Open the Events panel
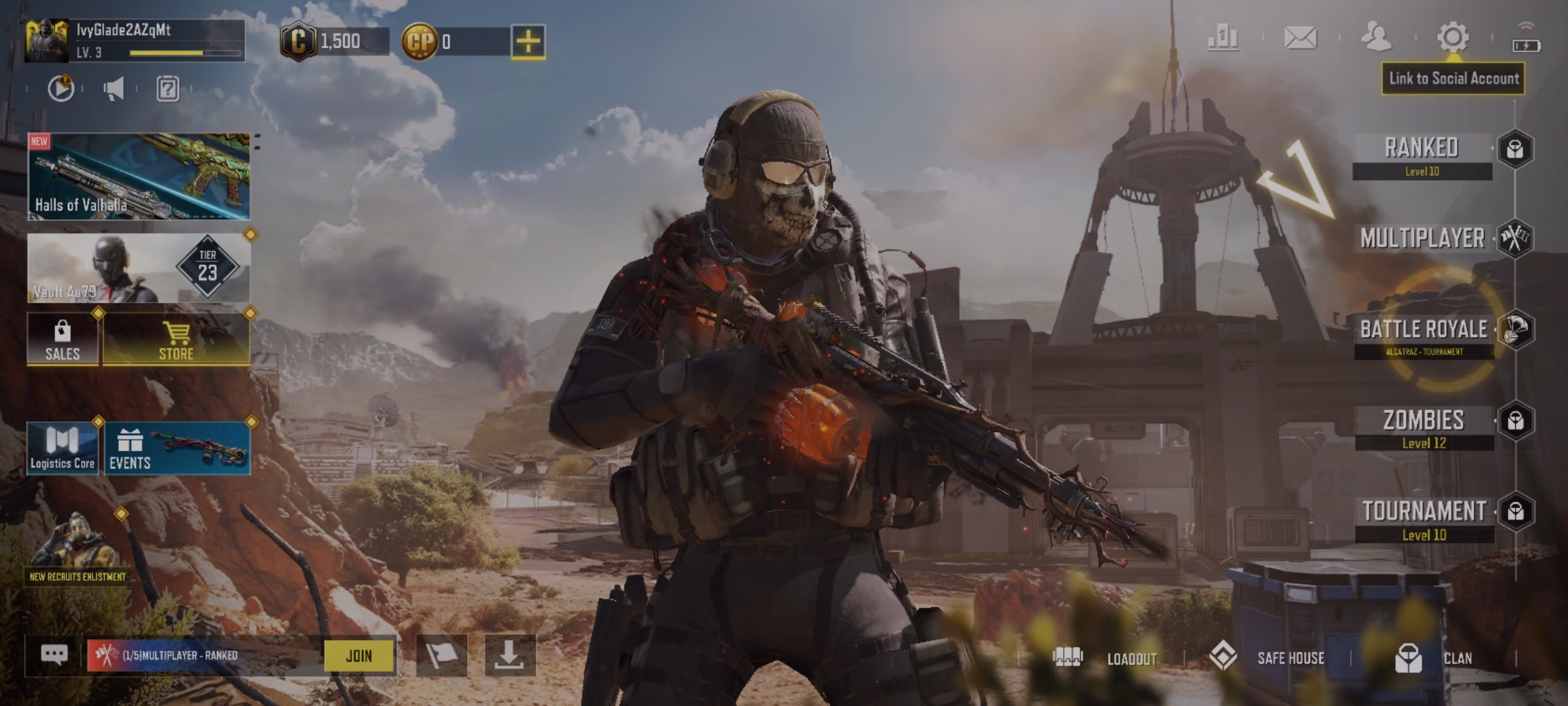1568x706 pixels. (x=176, y=448)
